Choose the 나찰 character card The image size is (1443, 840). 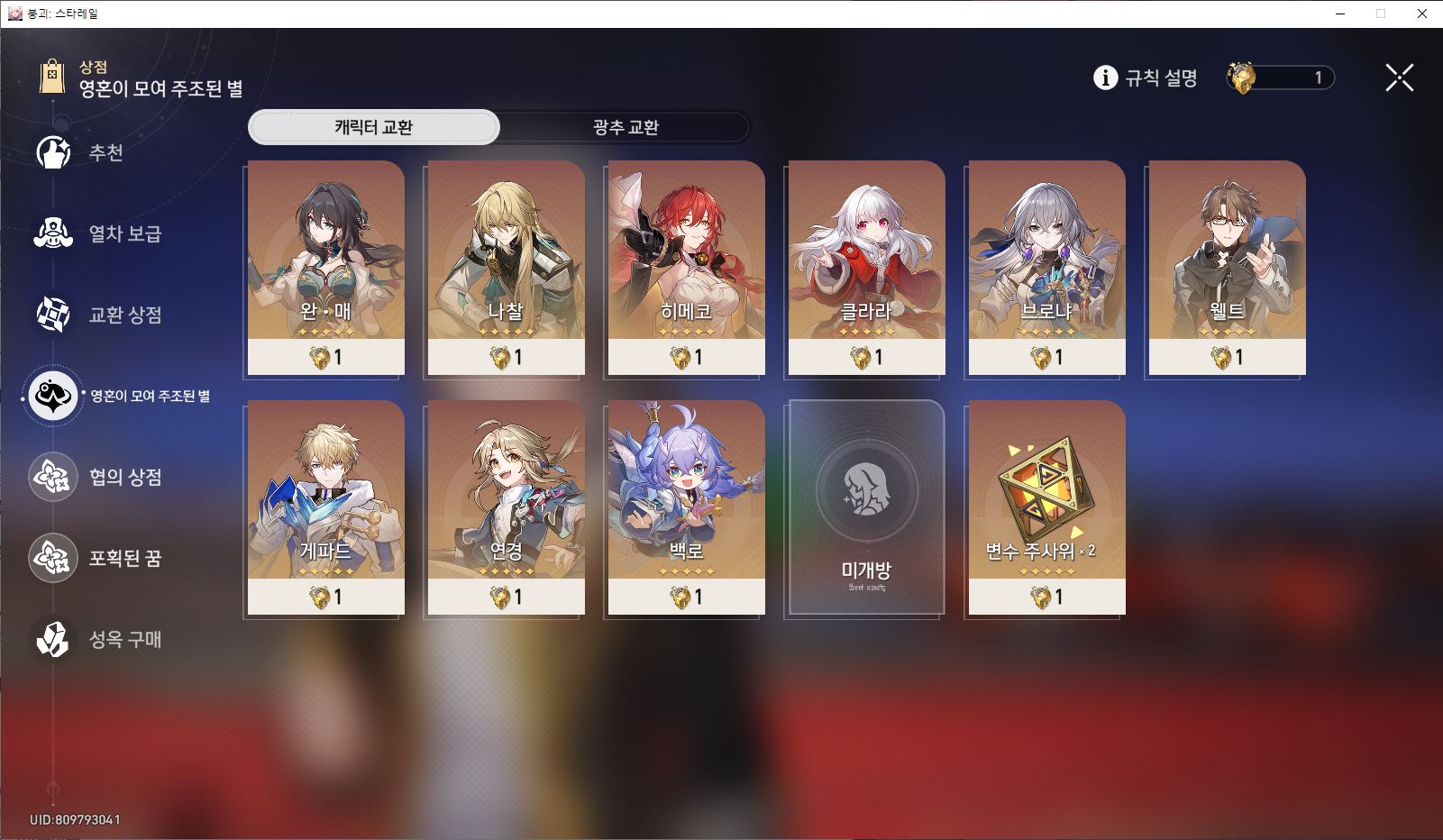tap(506, 268)
